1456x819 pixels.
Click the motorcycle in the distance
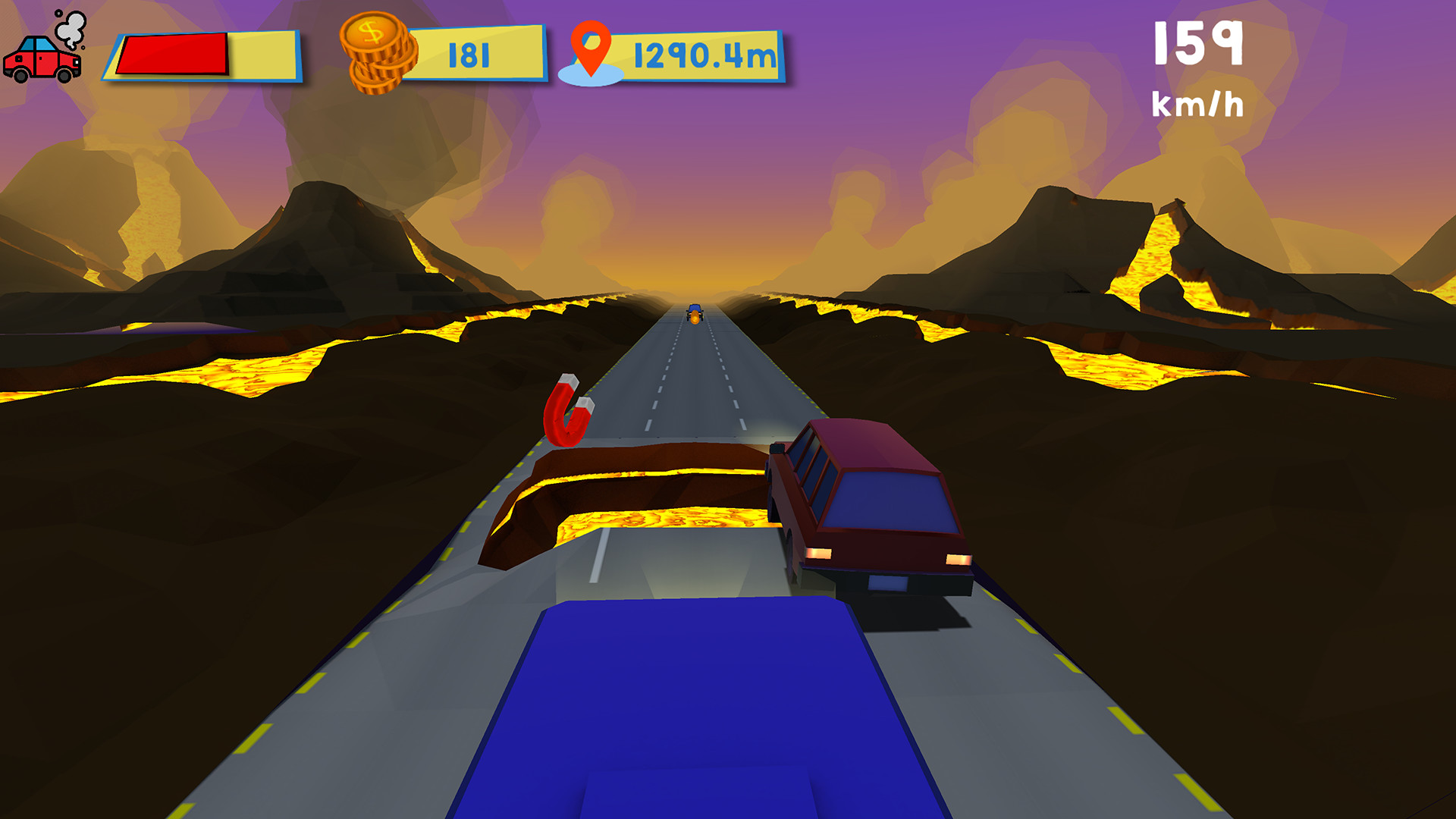[695, 312]
